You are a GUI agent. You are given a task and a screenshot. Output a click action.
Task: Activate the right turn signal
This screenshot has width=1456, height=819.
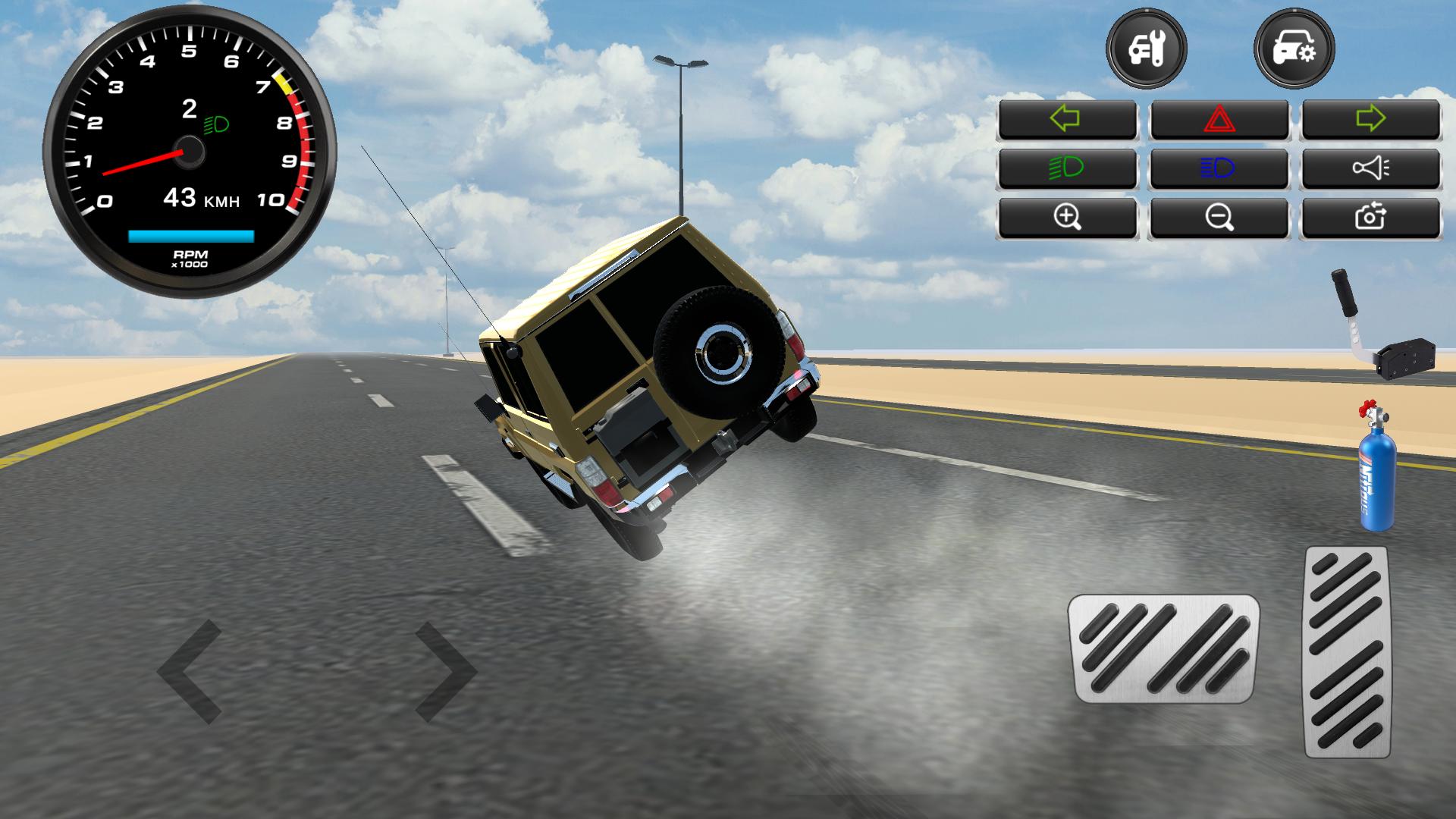pyautogui.click(x=1370, y=119)
